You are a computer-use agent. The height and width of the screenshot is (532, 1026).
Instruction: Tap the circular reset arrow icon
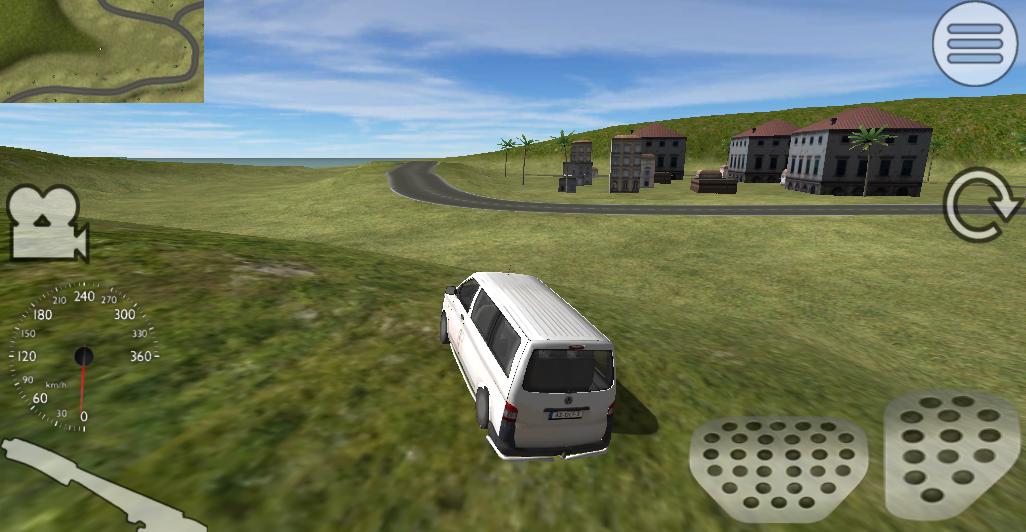981,205
